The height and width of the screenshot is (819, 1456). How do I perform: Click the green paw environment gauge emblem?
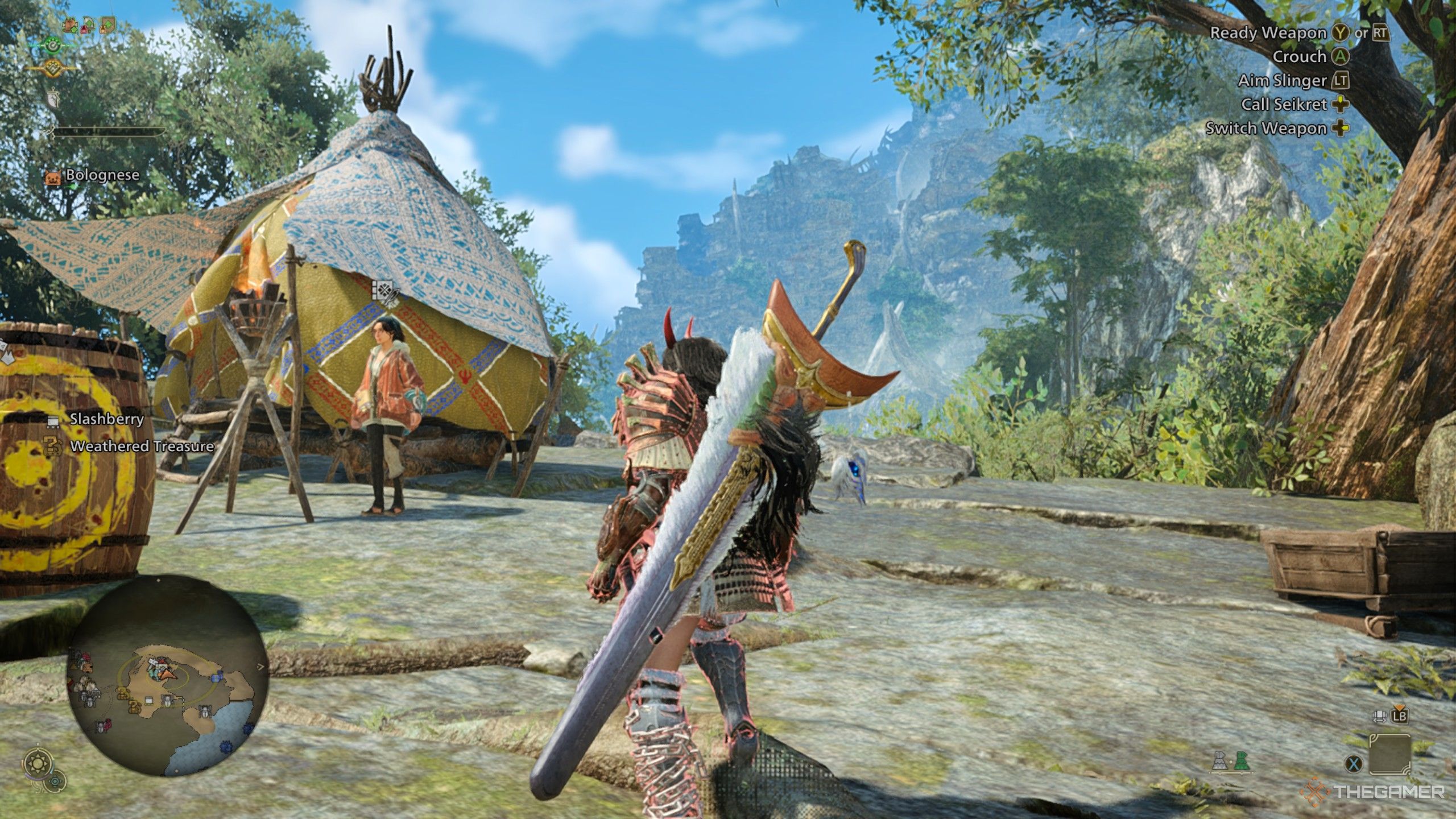pyautogui.click(x=53, y=45)
